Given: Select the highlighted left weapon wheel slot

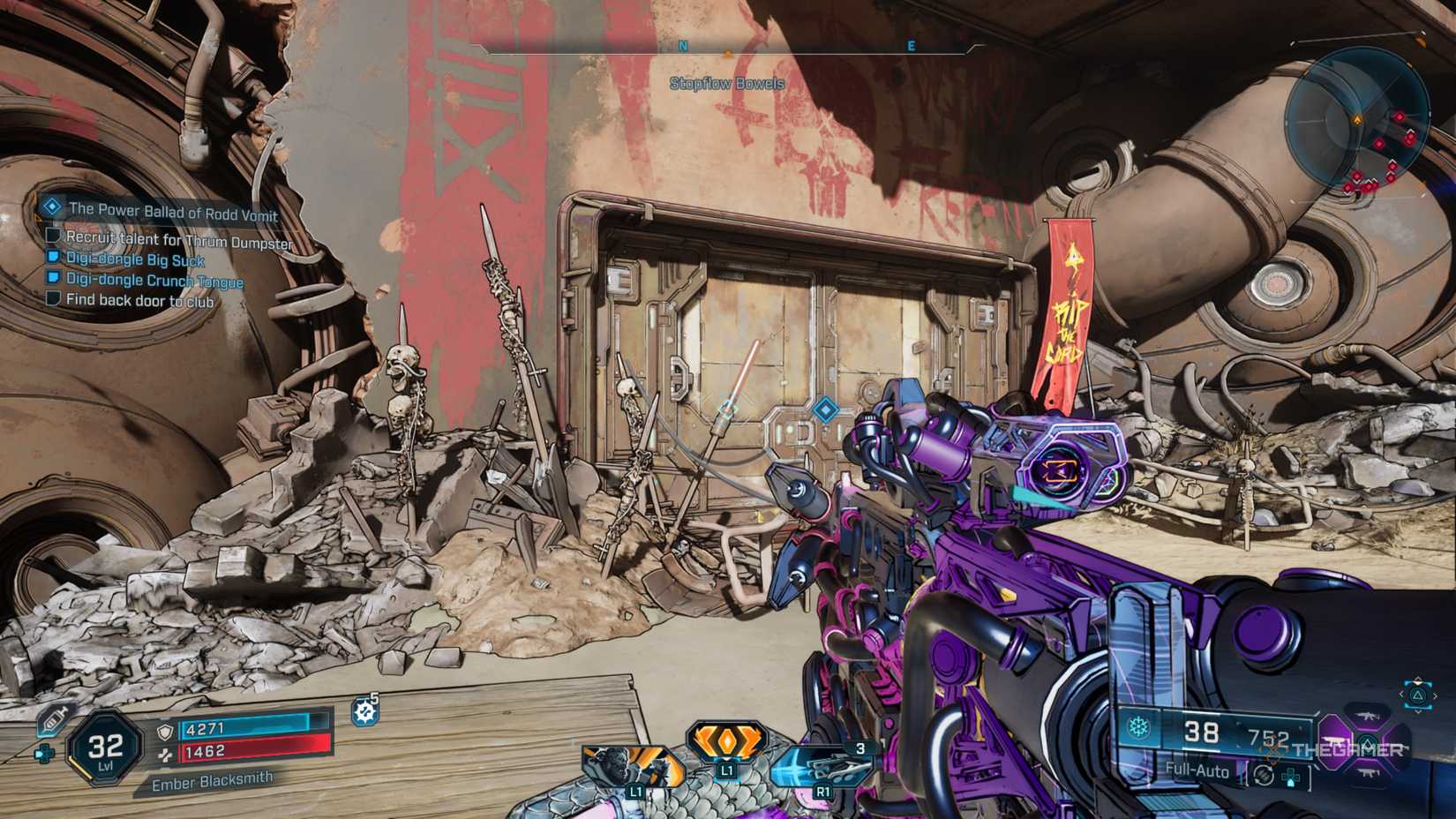Looking at the screenshot, I should tap(1334, 741).
